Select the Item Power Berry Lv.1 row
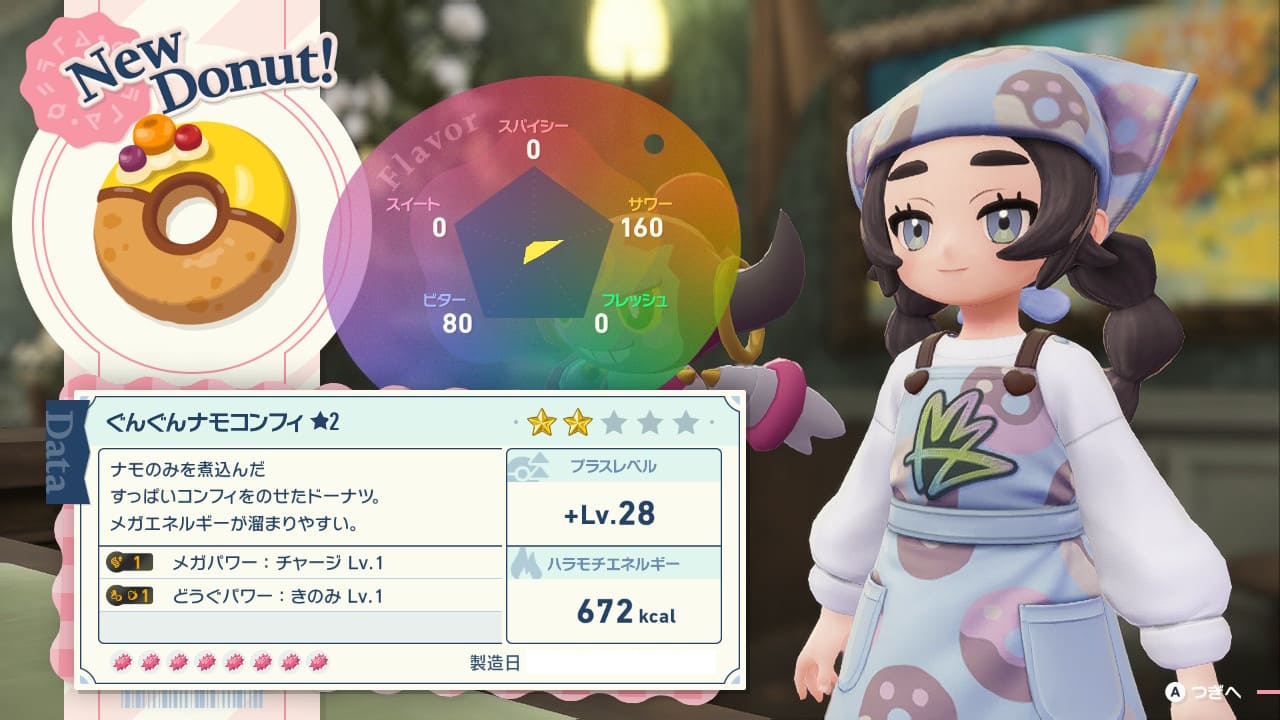The height and width of the screenshot is (720, 1280). coord(300,596)
